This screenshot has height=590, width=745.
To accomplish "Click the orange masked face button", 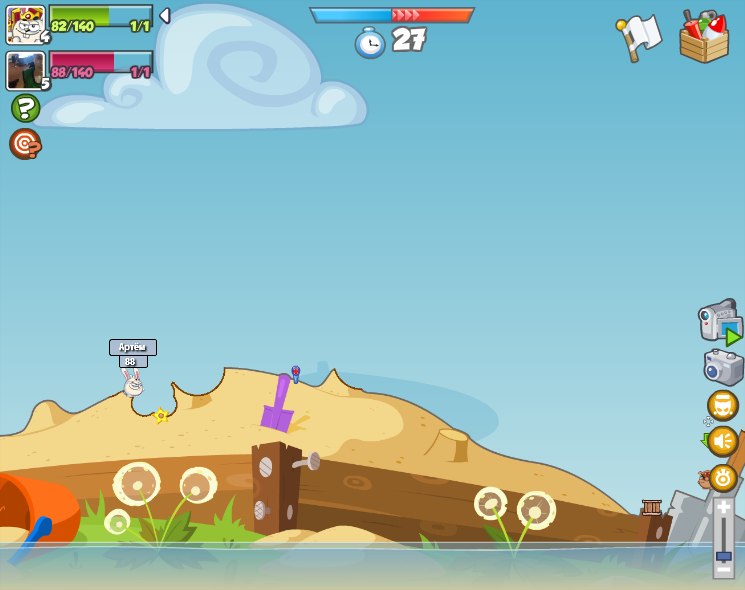I will 722,405.
